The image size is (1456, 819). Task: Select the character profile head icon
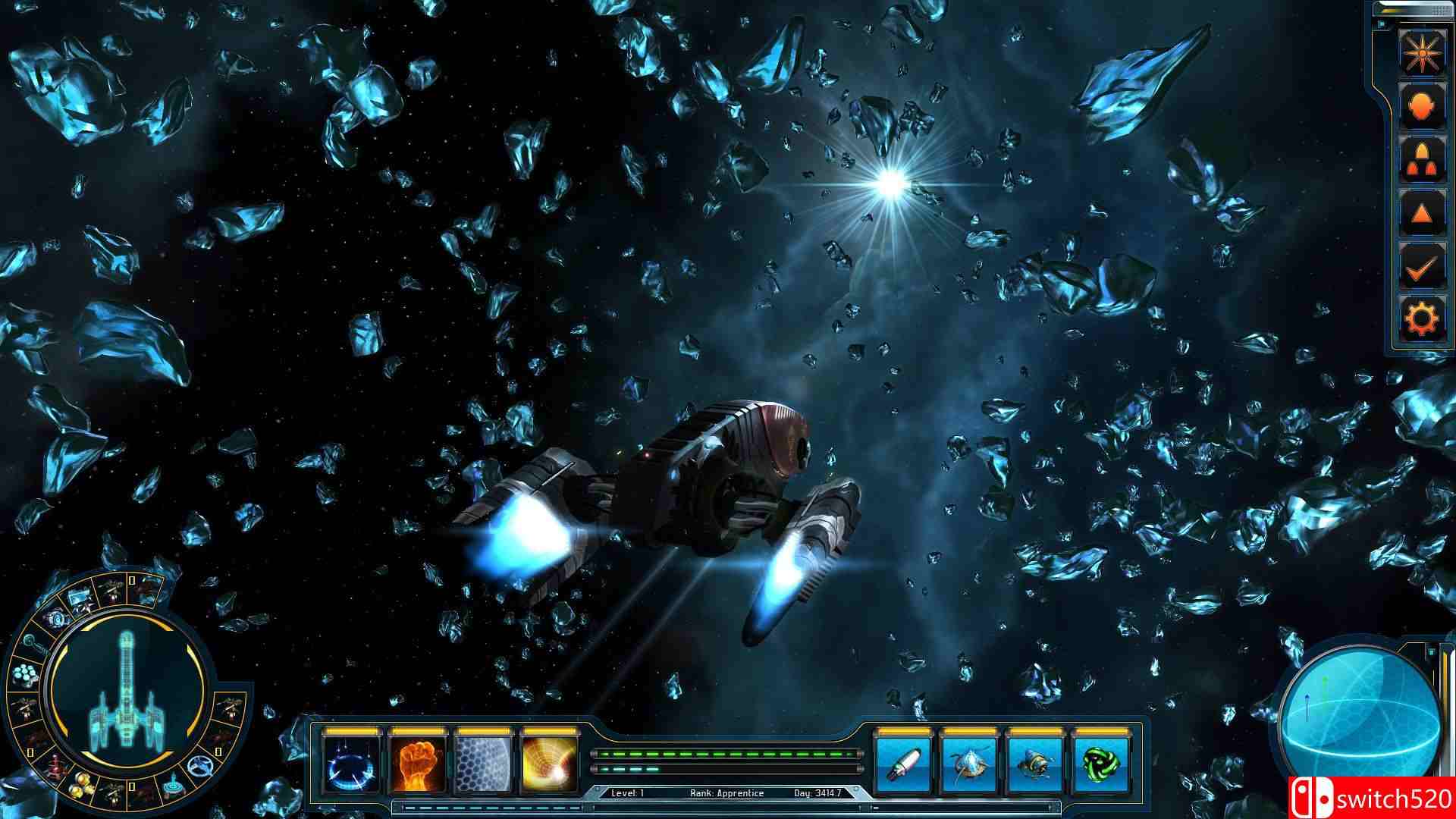pos(1424,105)
